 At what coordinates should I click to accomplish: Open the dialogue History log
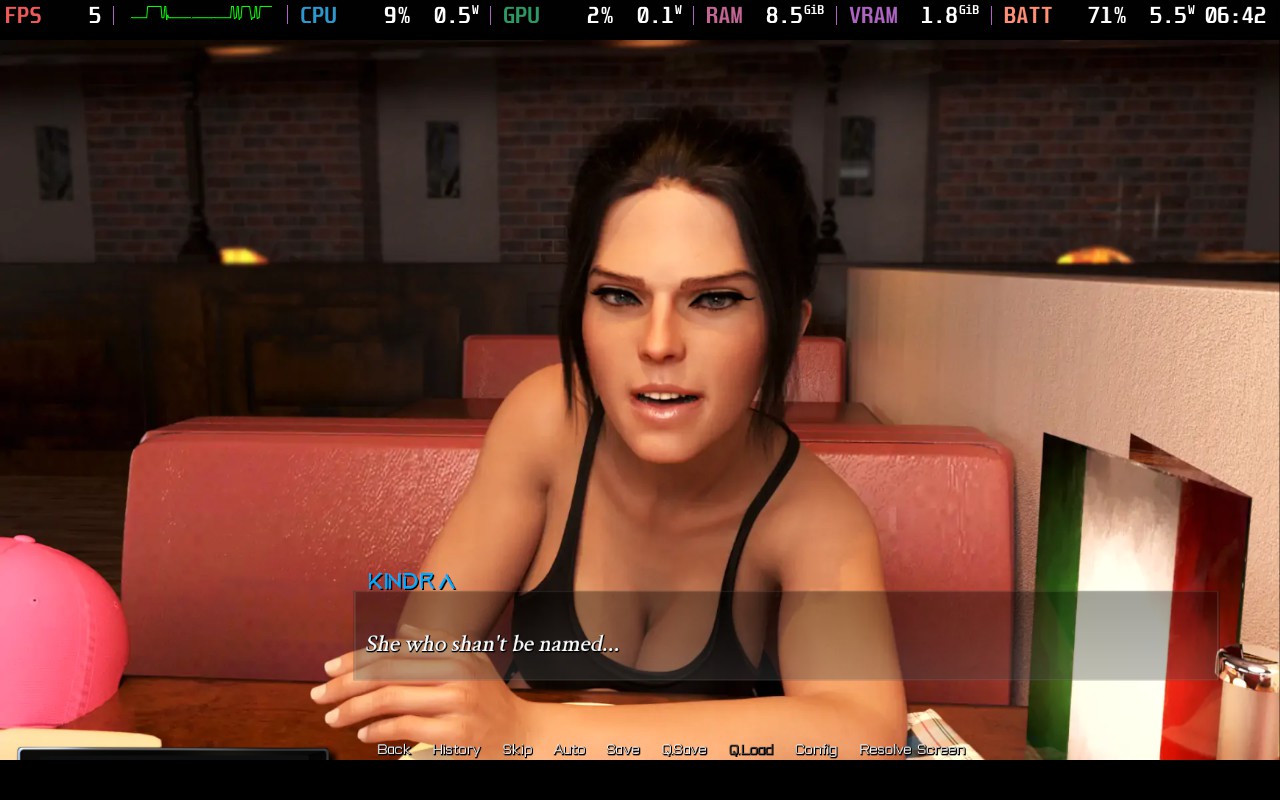(456, 749)
